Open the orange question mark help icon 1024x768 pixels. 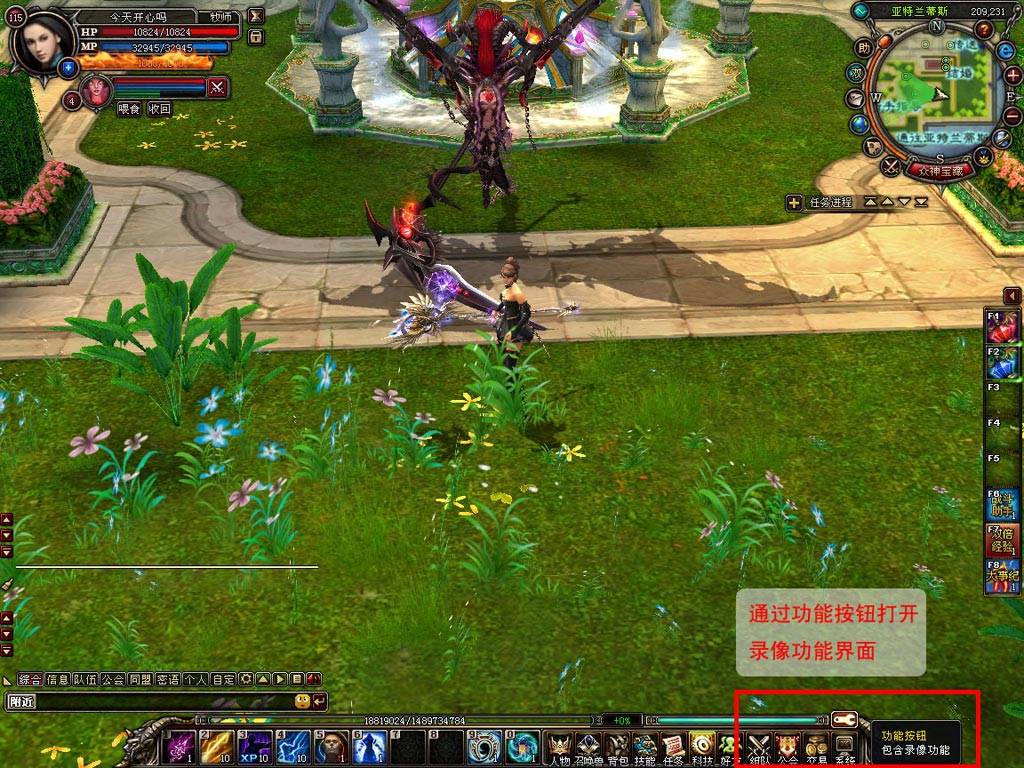(984, 29)
